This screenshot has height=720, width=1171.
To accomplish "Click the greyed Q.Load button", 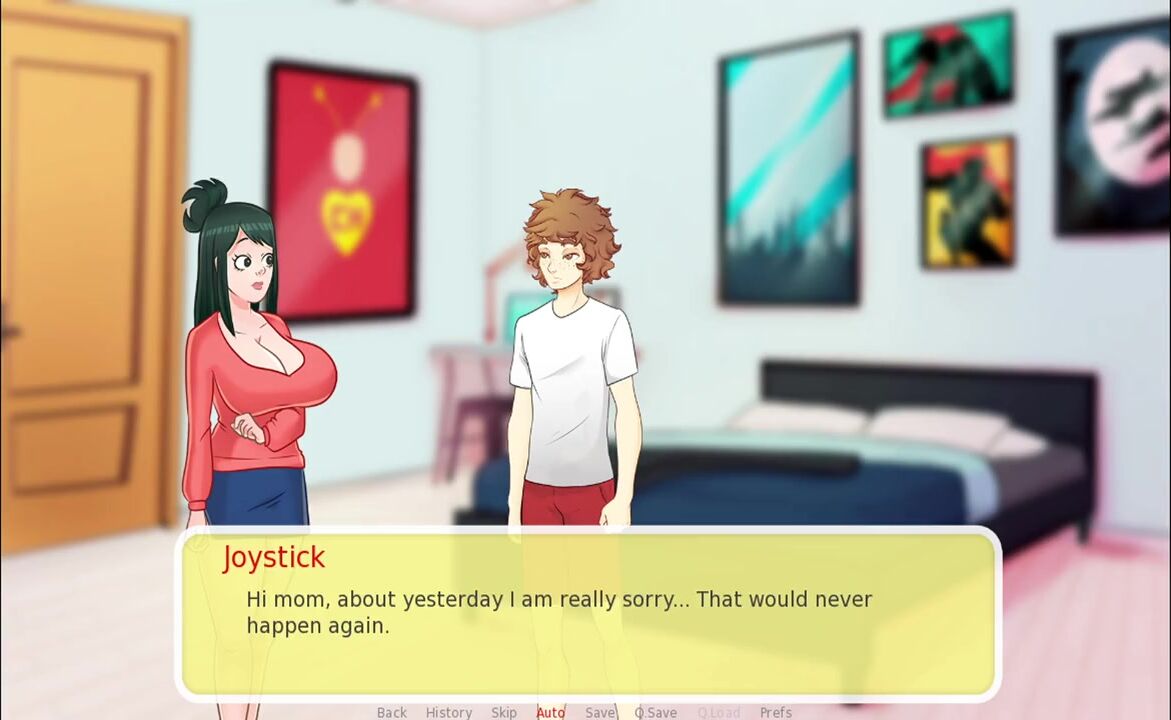I will 719,712.
